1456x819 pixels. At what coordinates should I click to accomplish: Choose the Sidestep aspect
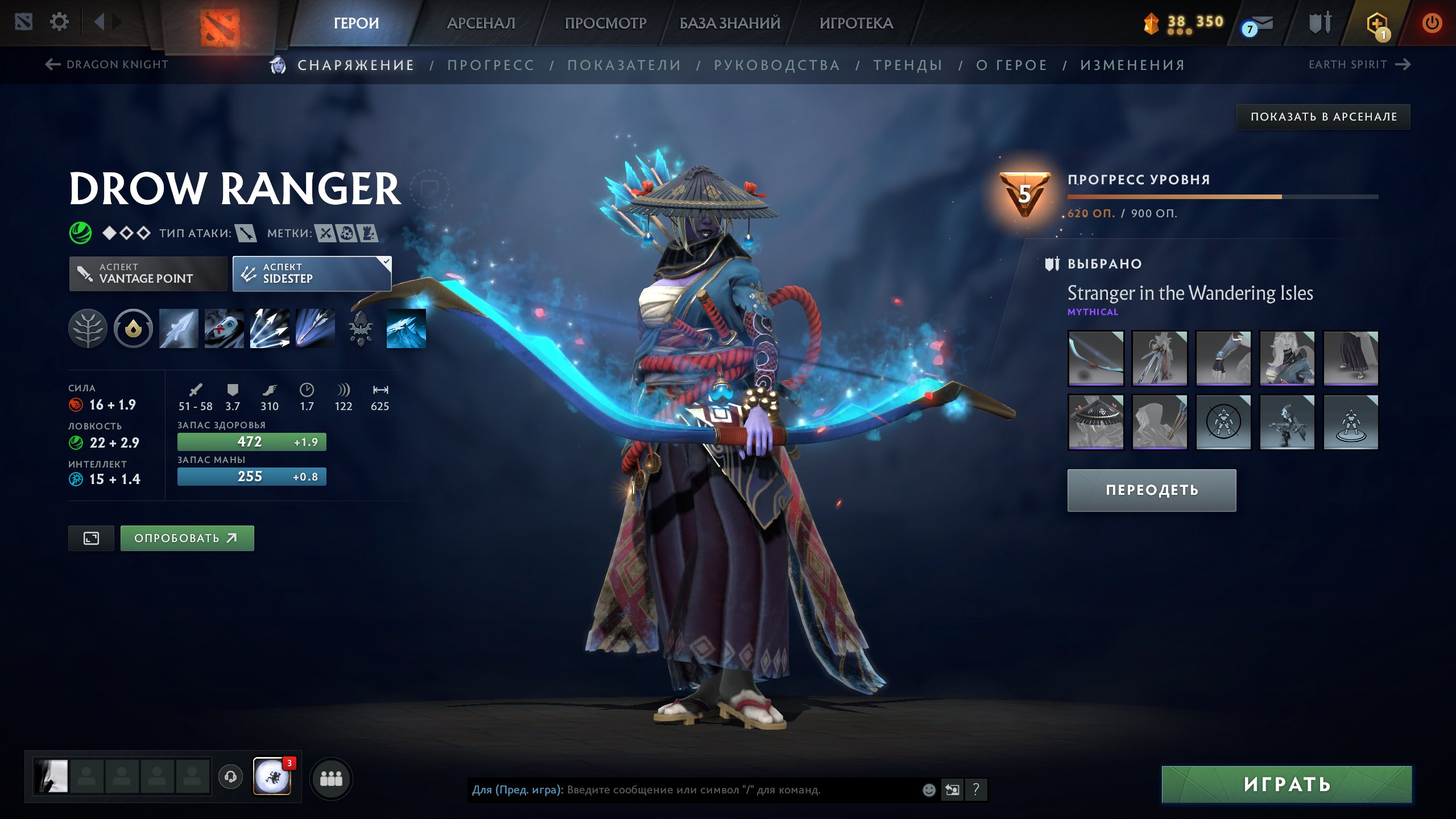click(x=312, y=274)
